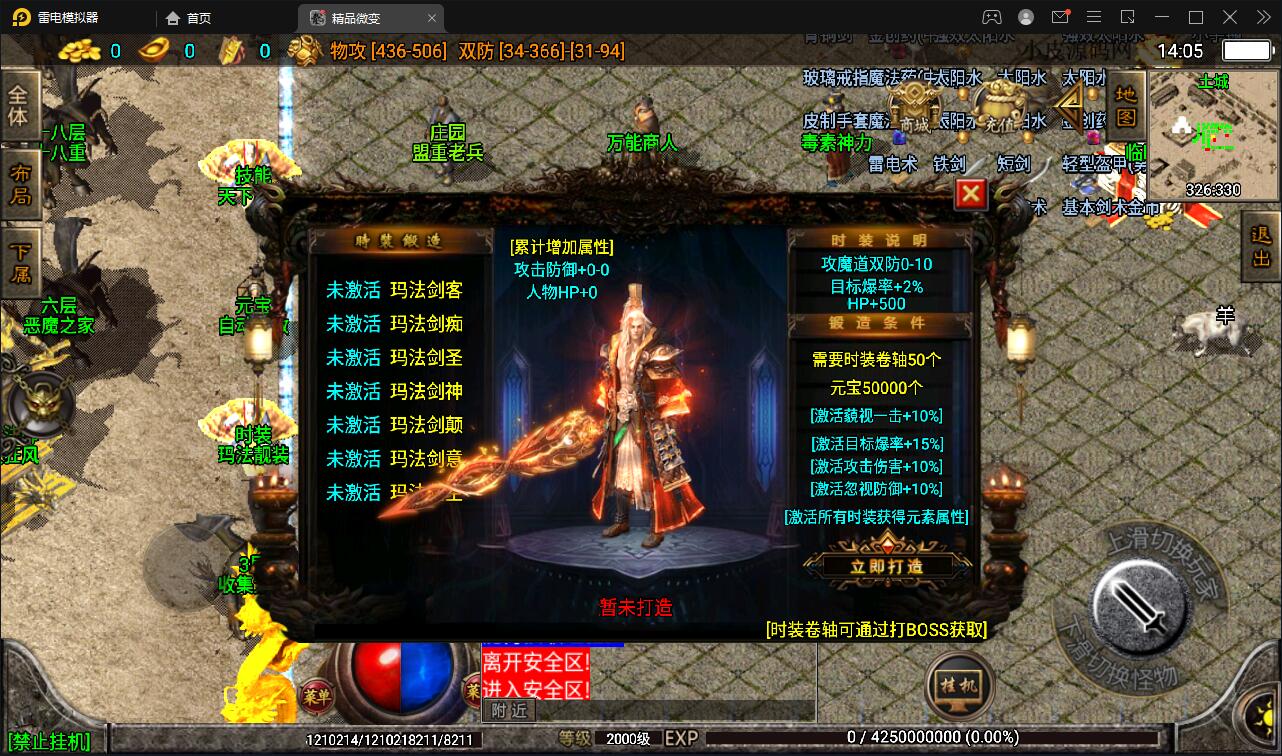Expand the emulator toolbar with double arrows

[1262, 17]
